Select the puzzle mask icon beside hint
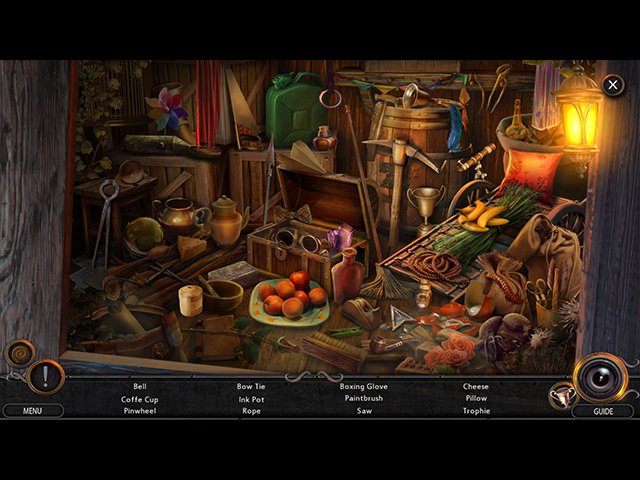The width and height of the screenshot is (640, 480). point(561,396)
